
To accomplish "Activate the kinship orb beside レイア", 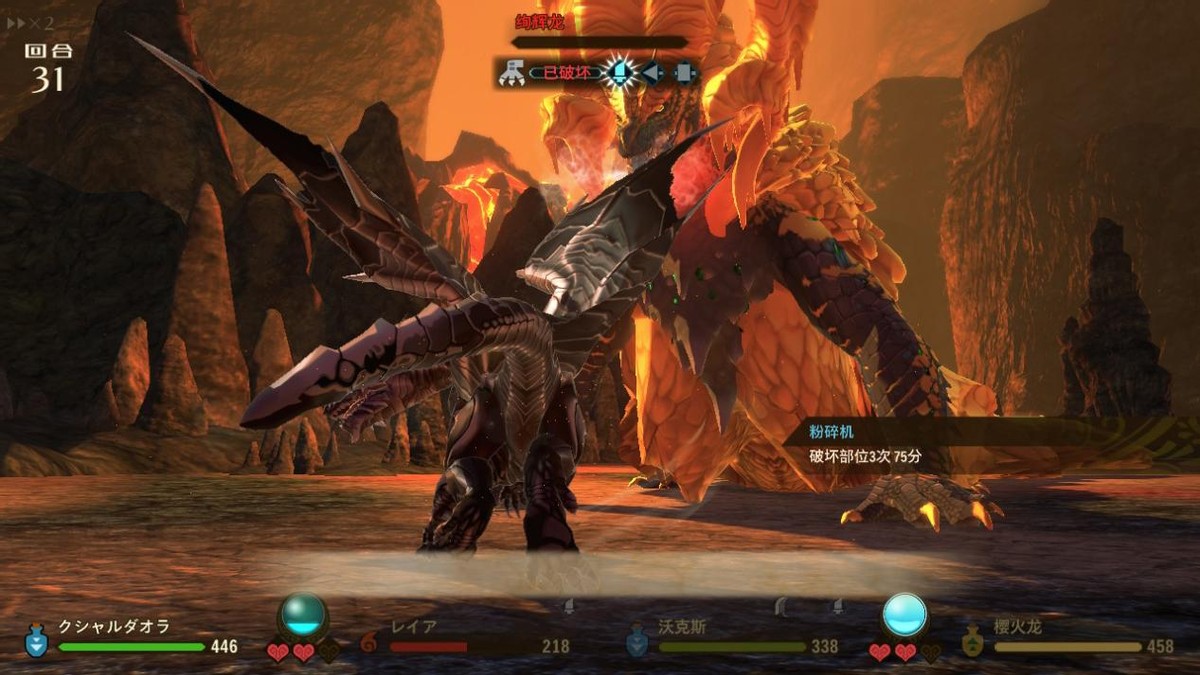I will click(x=303, y=614).
